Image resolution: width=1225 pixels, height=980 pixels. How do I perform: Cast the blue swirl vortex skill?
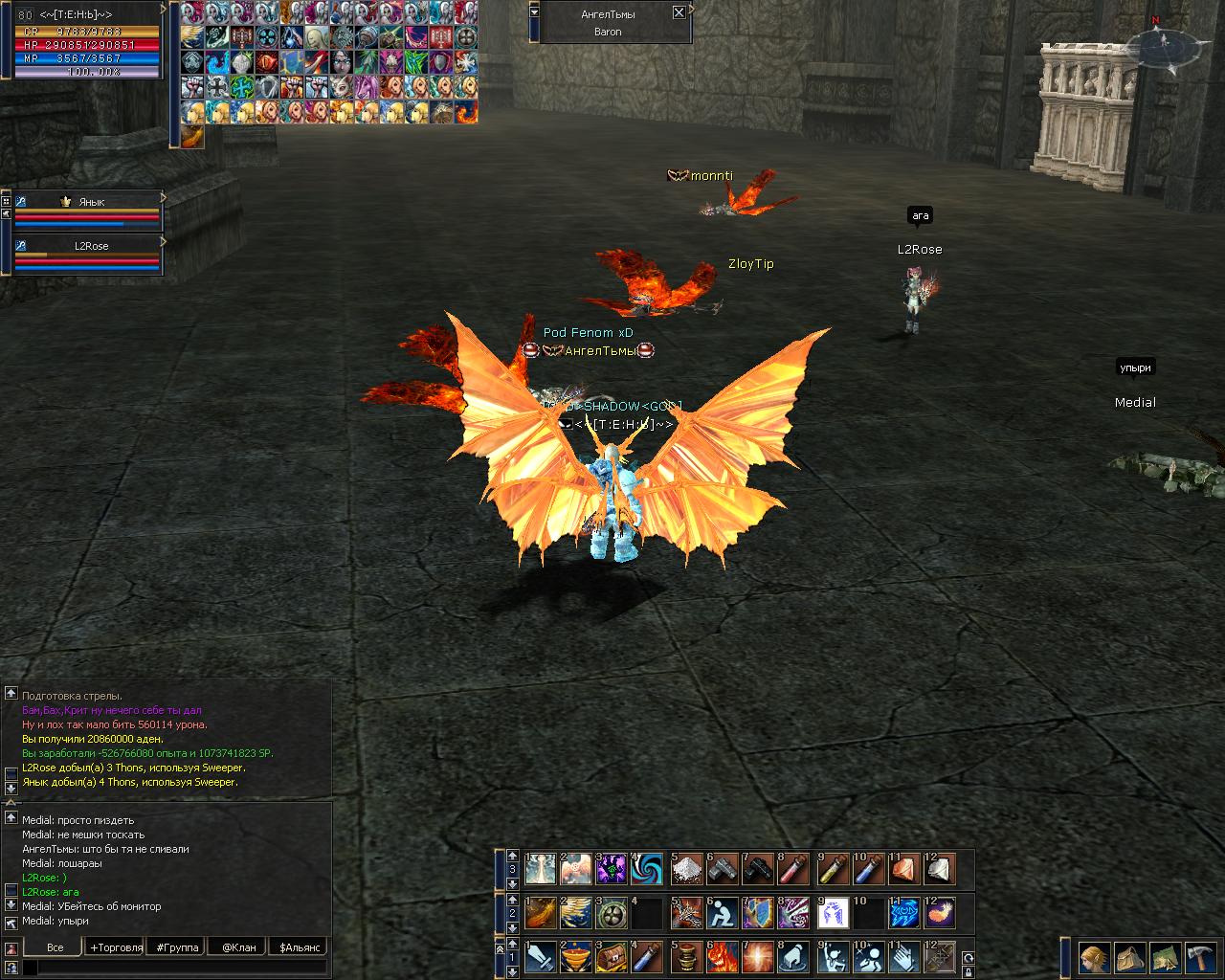click(648, 869)
